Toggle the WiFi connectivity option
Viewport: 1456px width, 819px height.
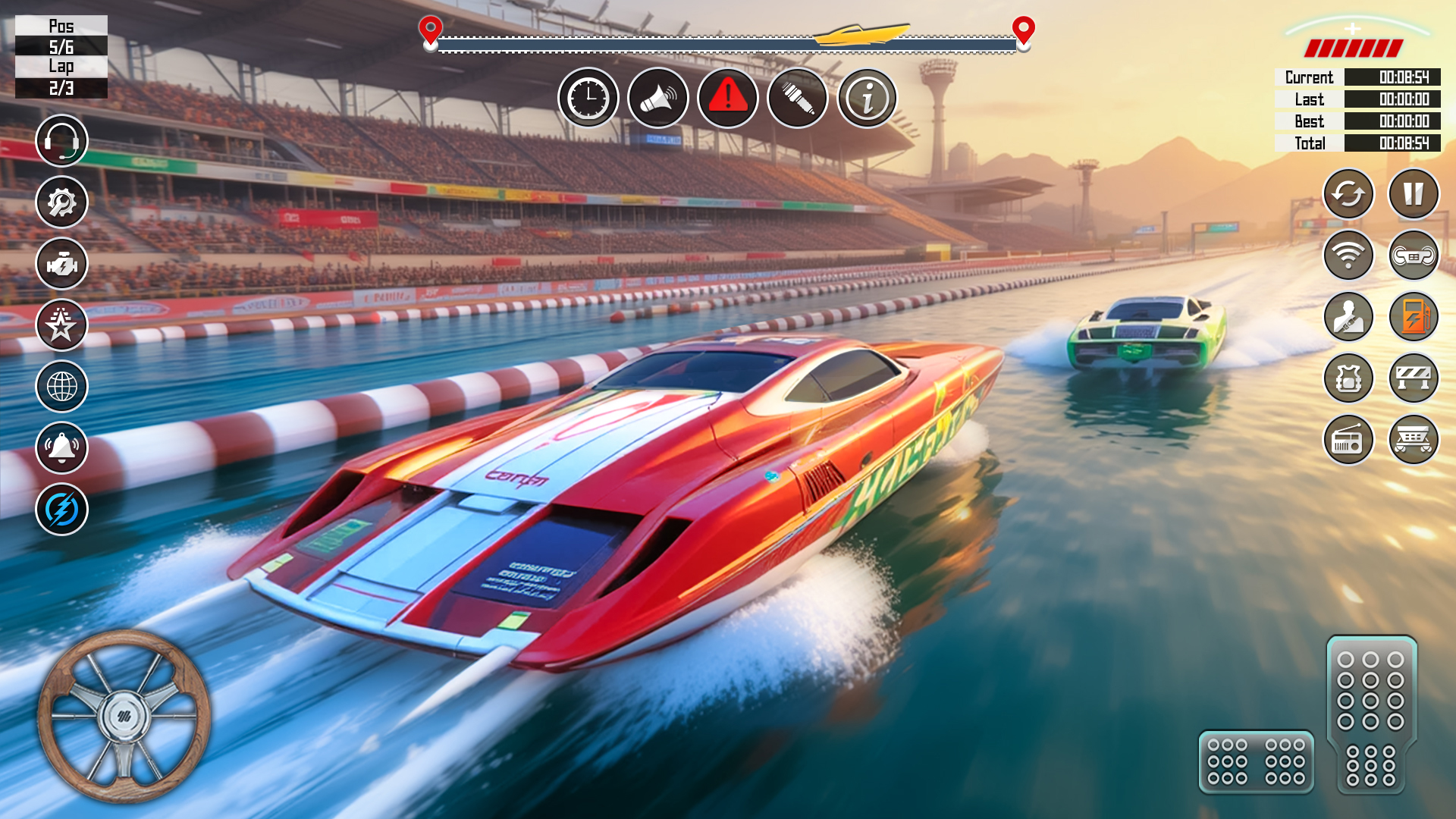coord(1348,256)
